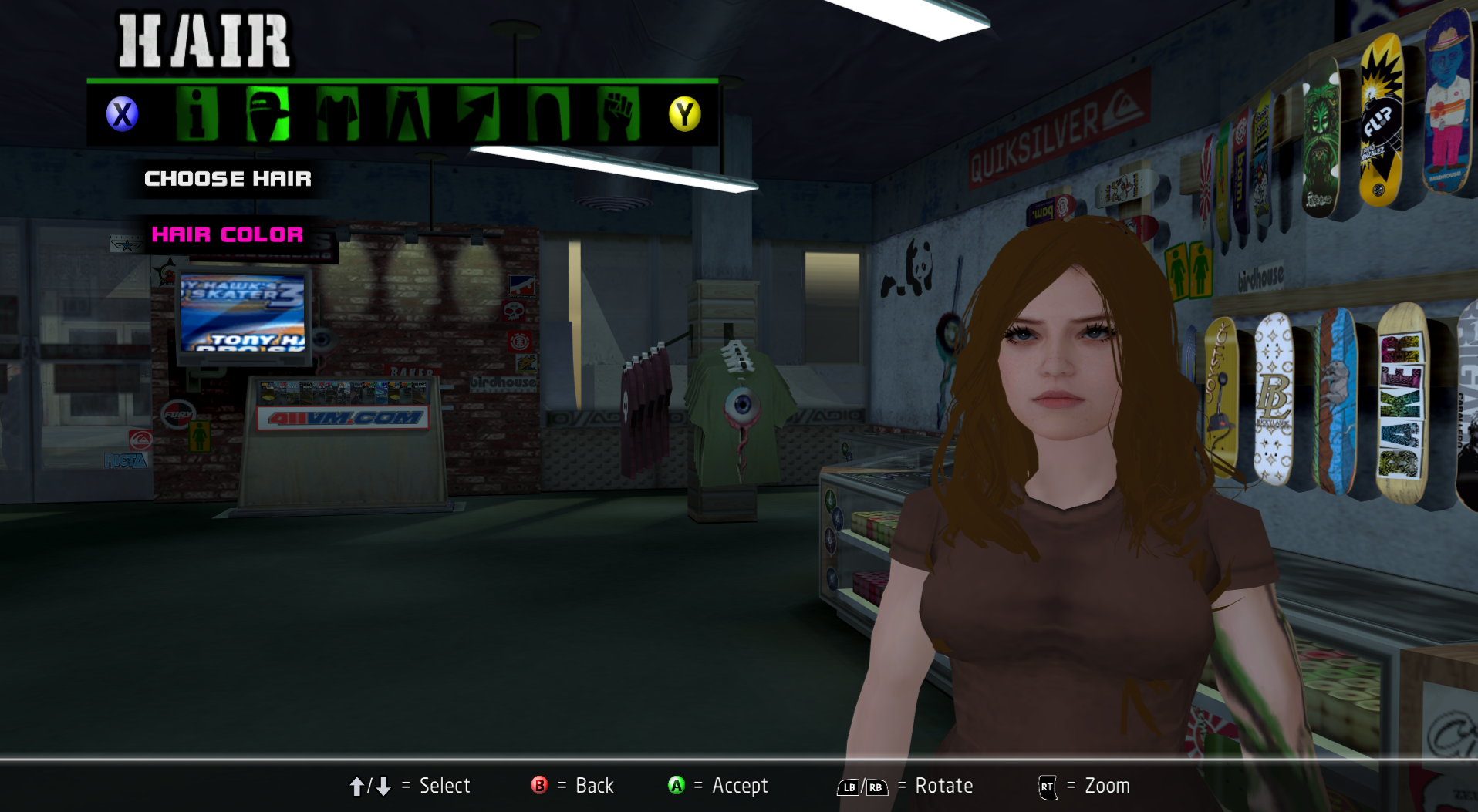
Task: Select the Choose Hair menu entry
Action: click(x=228, y=179)
